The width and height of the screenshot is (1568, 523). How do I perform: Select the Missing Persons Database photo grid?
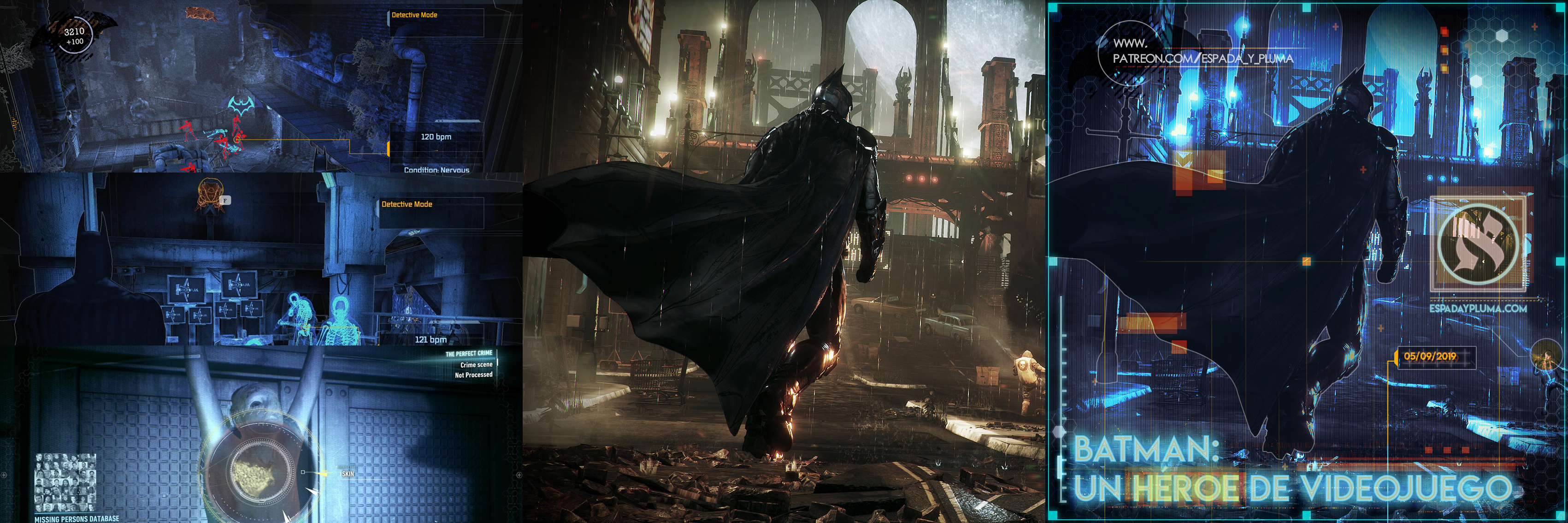tap(65, 482)
